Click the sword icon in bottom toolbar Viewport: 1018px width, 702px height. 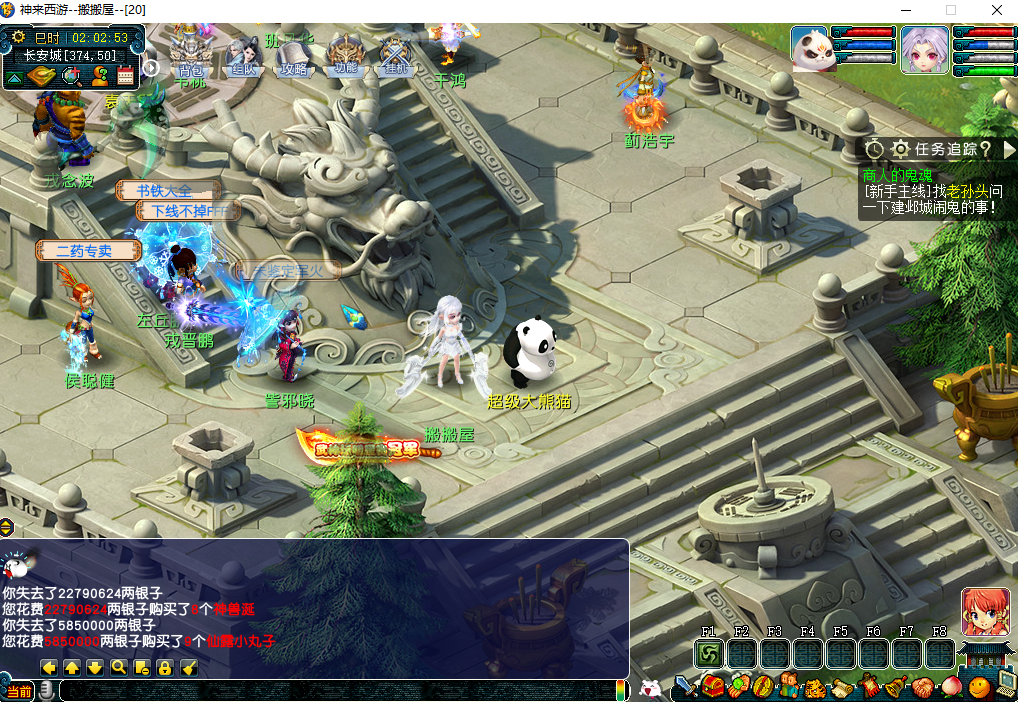click(685, 688)
